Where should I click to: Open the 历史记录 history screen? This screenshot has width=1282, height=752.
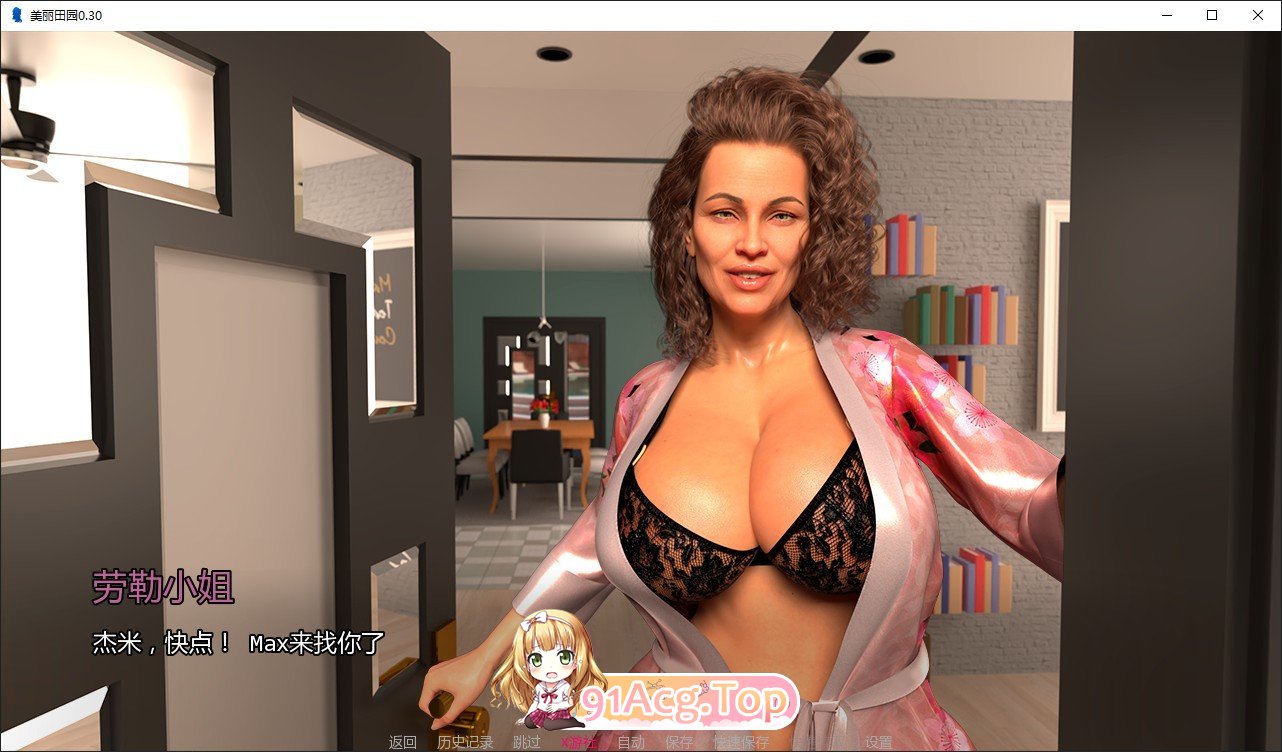point(466,742)
